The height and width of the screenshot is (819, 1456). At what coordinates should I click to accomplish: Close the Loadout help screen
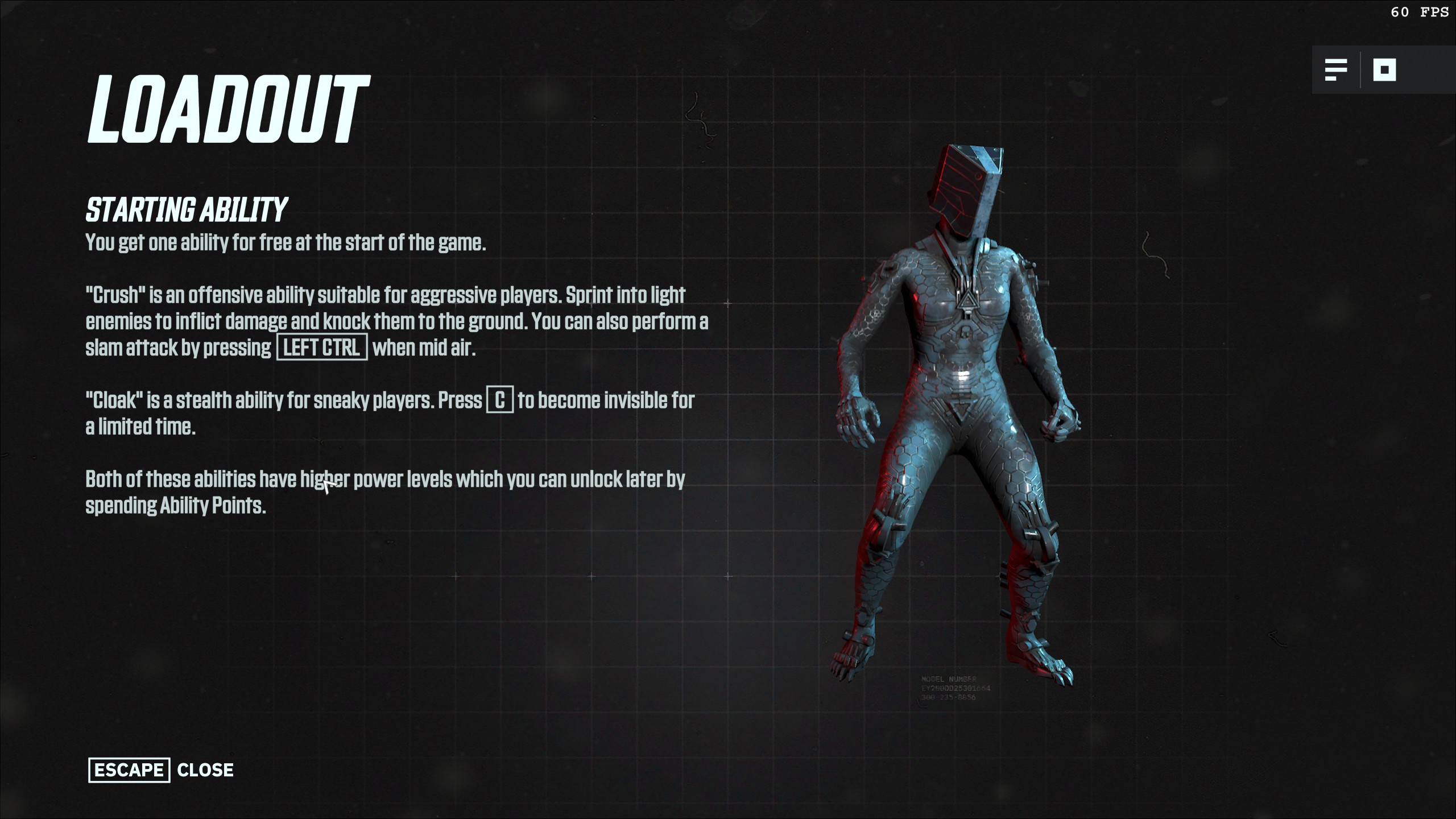(161, 770)
